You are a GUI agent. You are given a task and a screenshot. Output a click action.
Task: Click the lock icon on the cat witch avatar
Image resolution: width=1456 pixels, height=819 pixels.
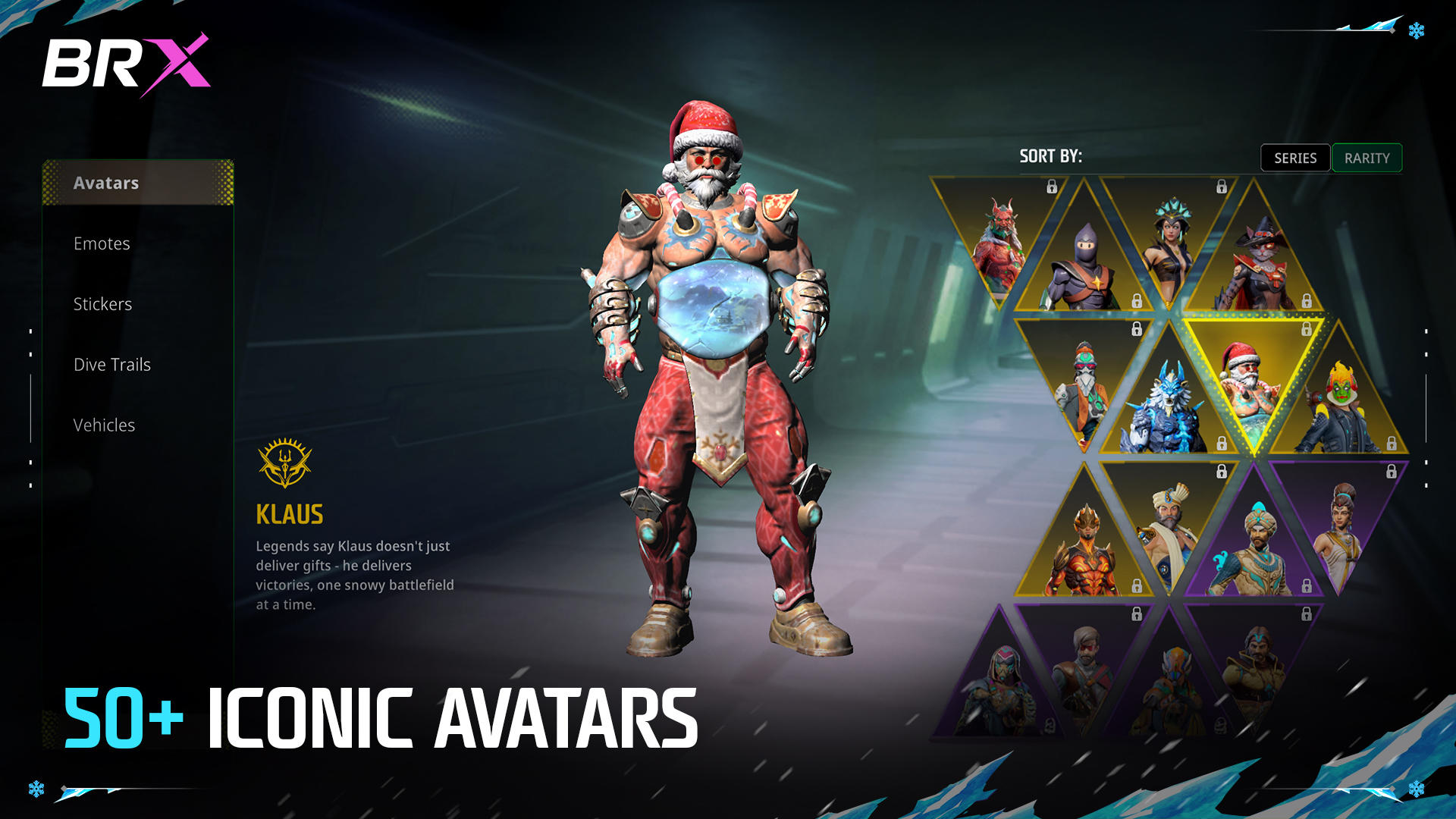[x=1307, y=300]
